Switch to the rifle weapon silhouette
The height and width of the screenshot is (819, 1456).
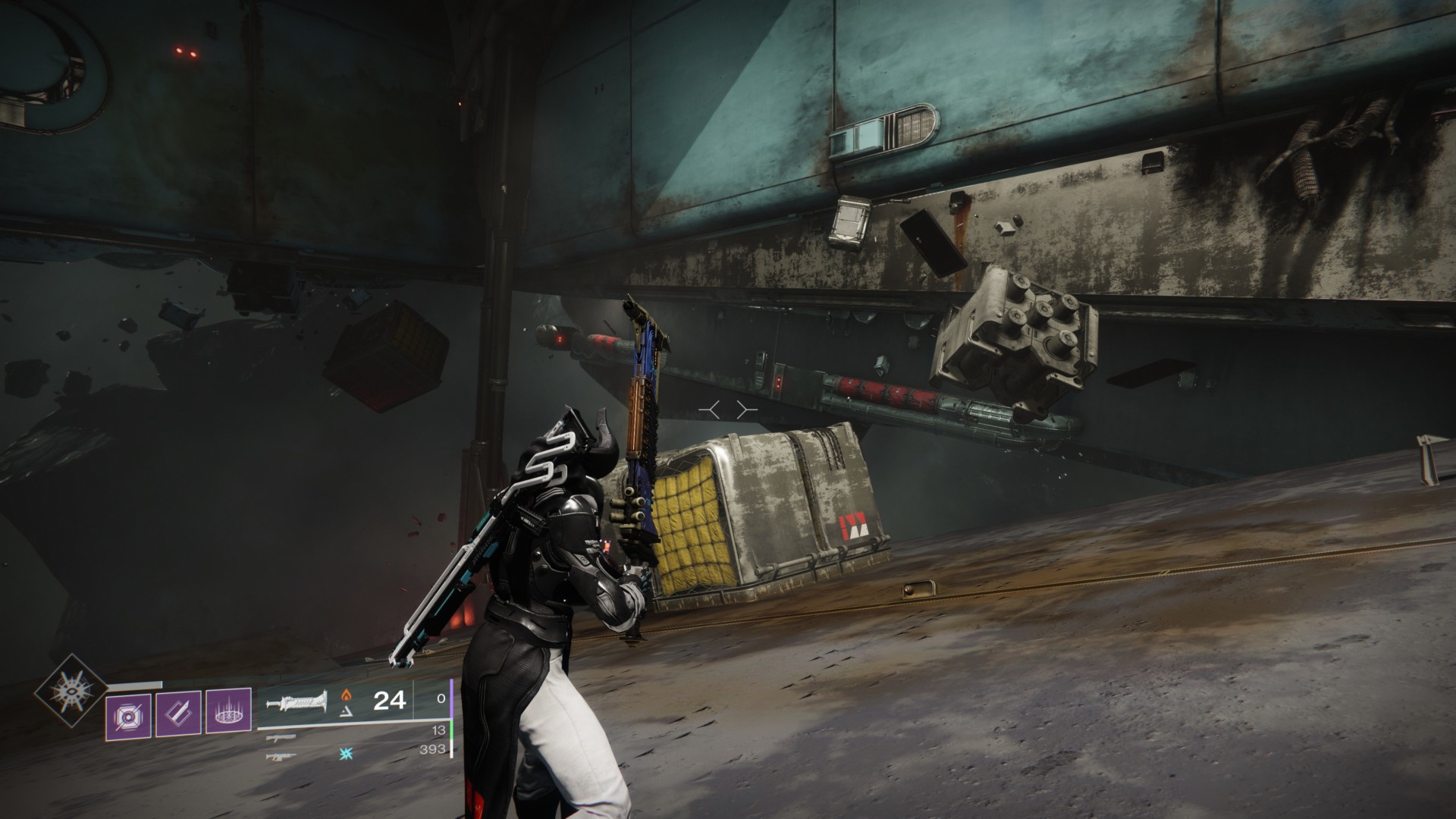[281, 755]
